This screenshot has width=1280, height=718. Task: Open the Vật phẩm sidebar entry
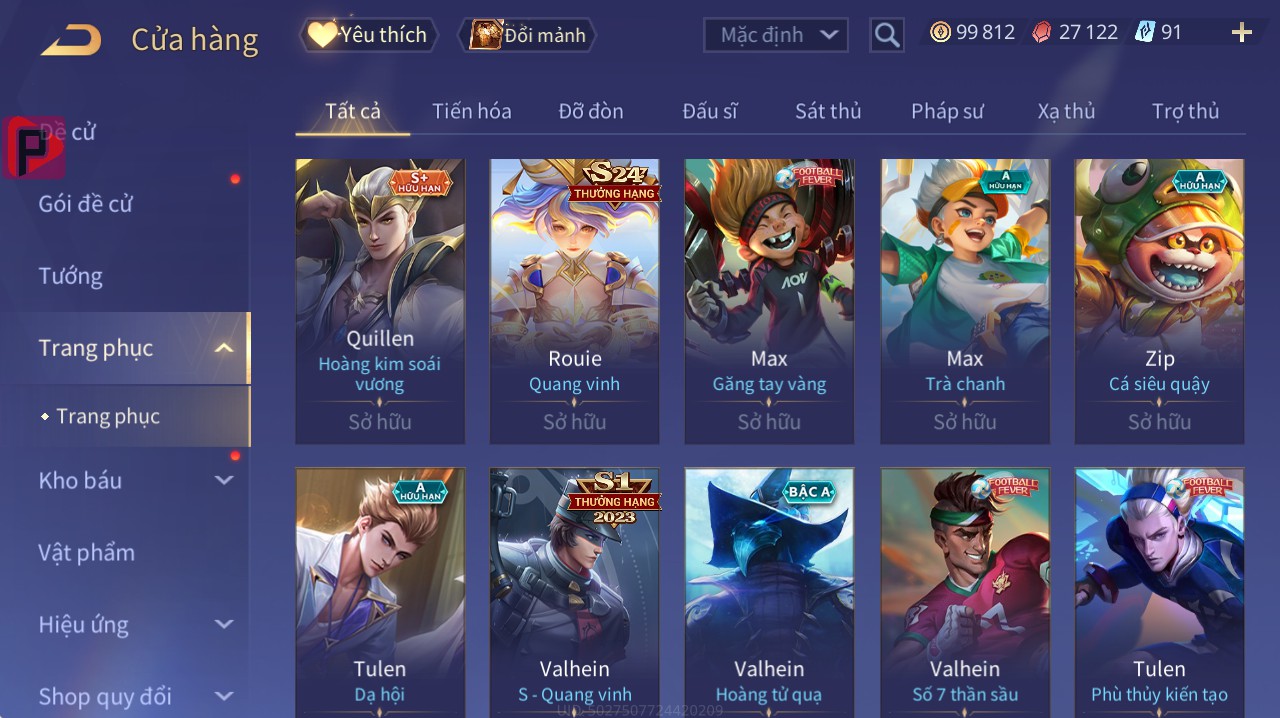click(87, 552)
